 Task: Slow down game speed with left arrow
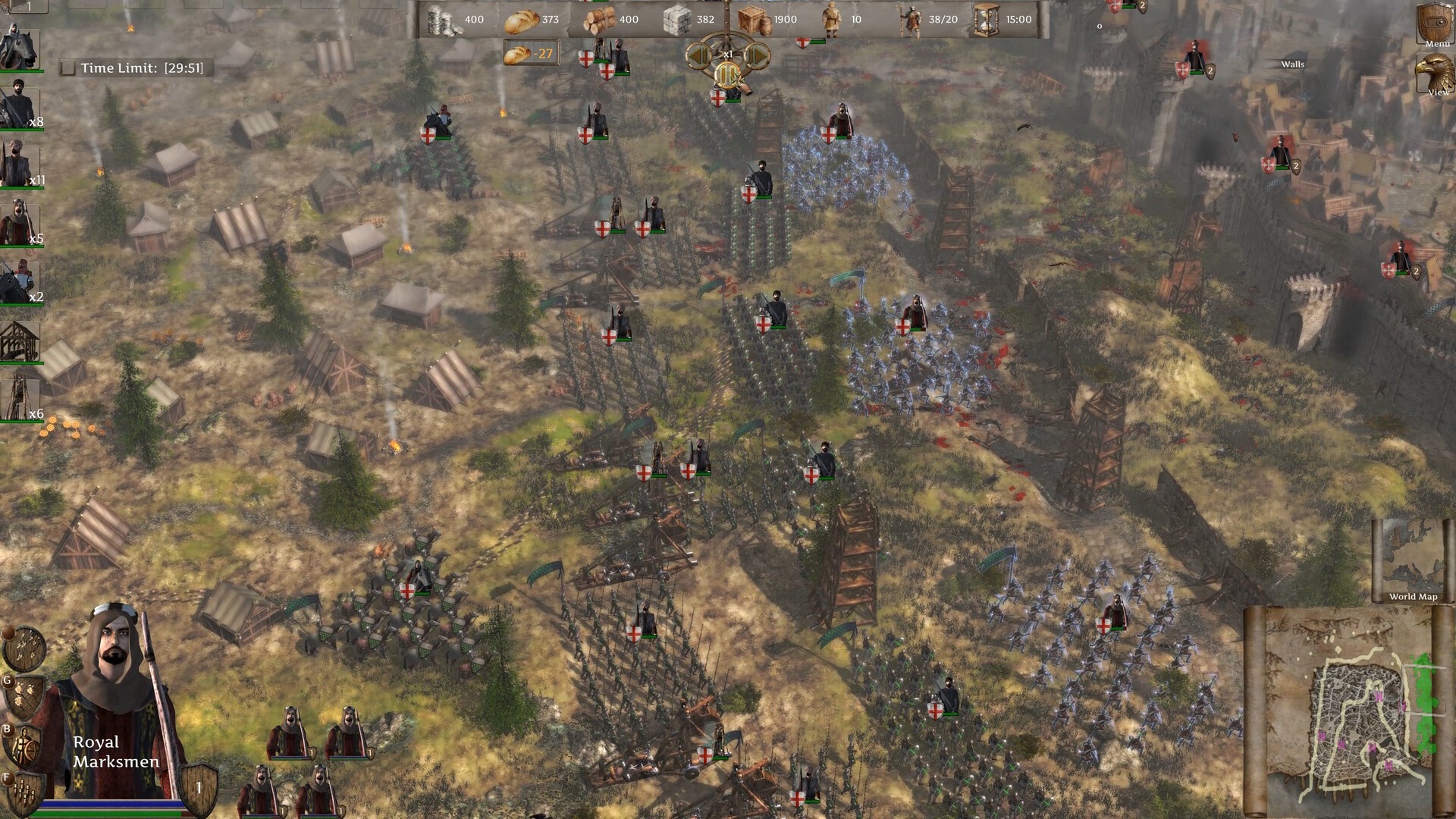tap(698, 55)
